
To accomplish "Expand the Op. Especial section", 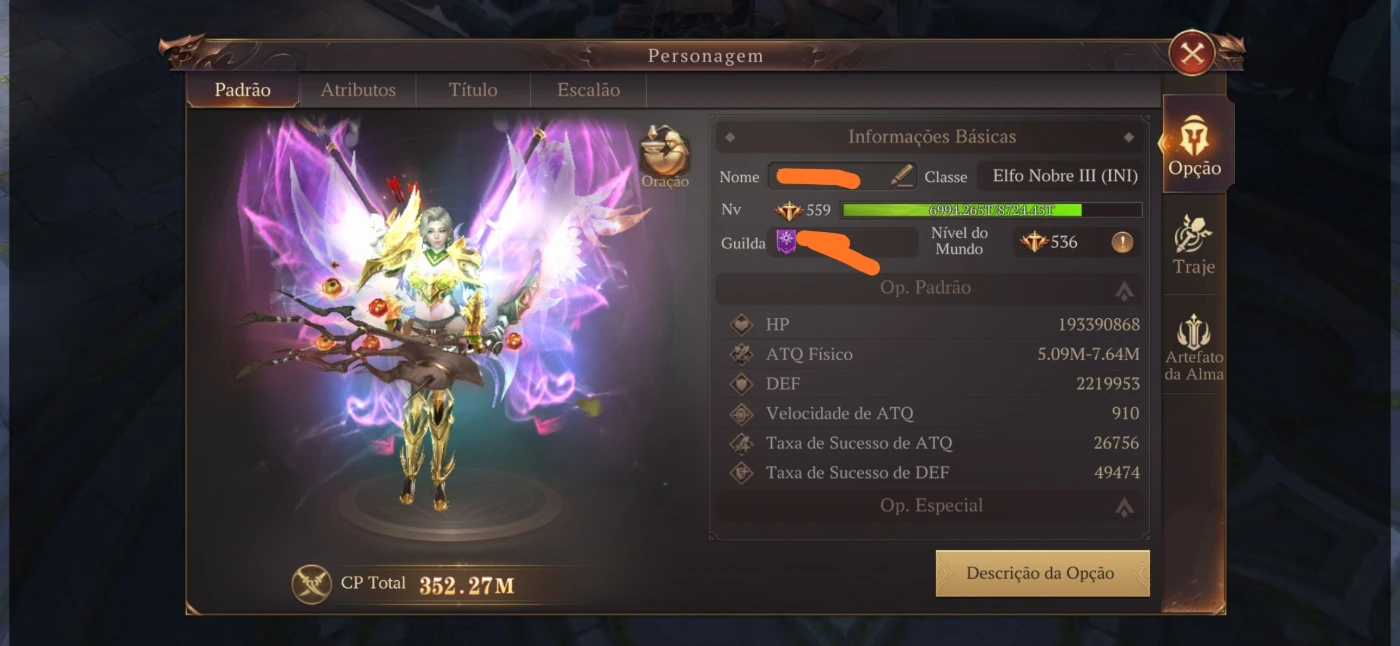I will [1124, 507].
